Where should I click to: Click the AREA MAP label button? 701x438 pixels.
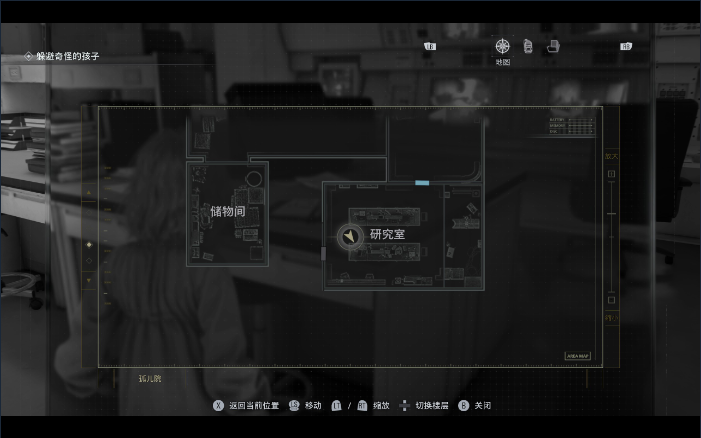[x=578, y=355]
